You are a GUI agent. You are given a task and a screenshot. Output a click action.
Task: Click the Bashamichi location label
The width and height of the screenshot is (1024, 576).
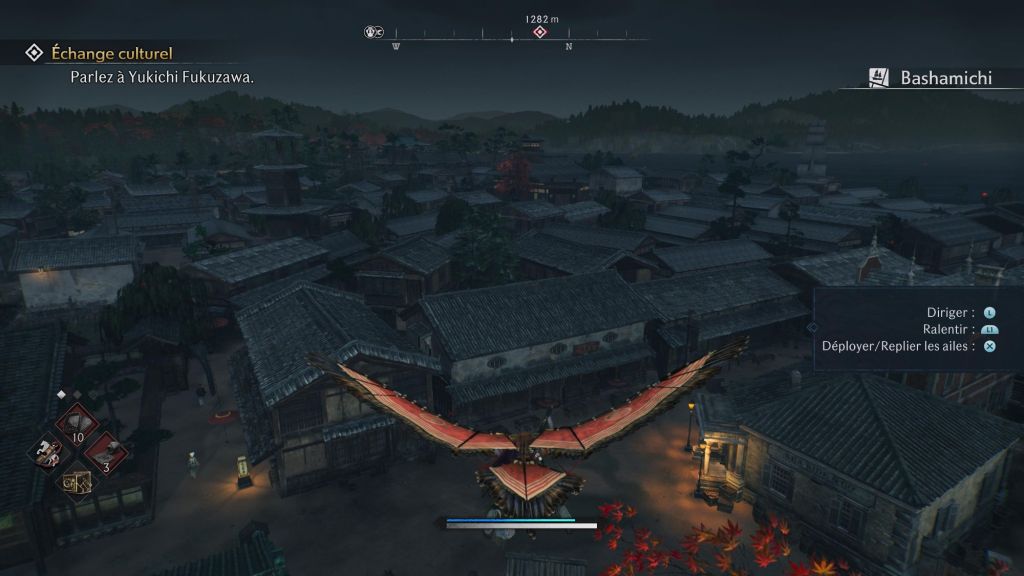(x=945, y=78)
